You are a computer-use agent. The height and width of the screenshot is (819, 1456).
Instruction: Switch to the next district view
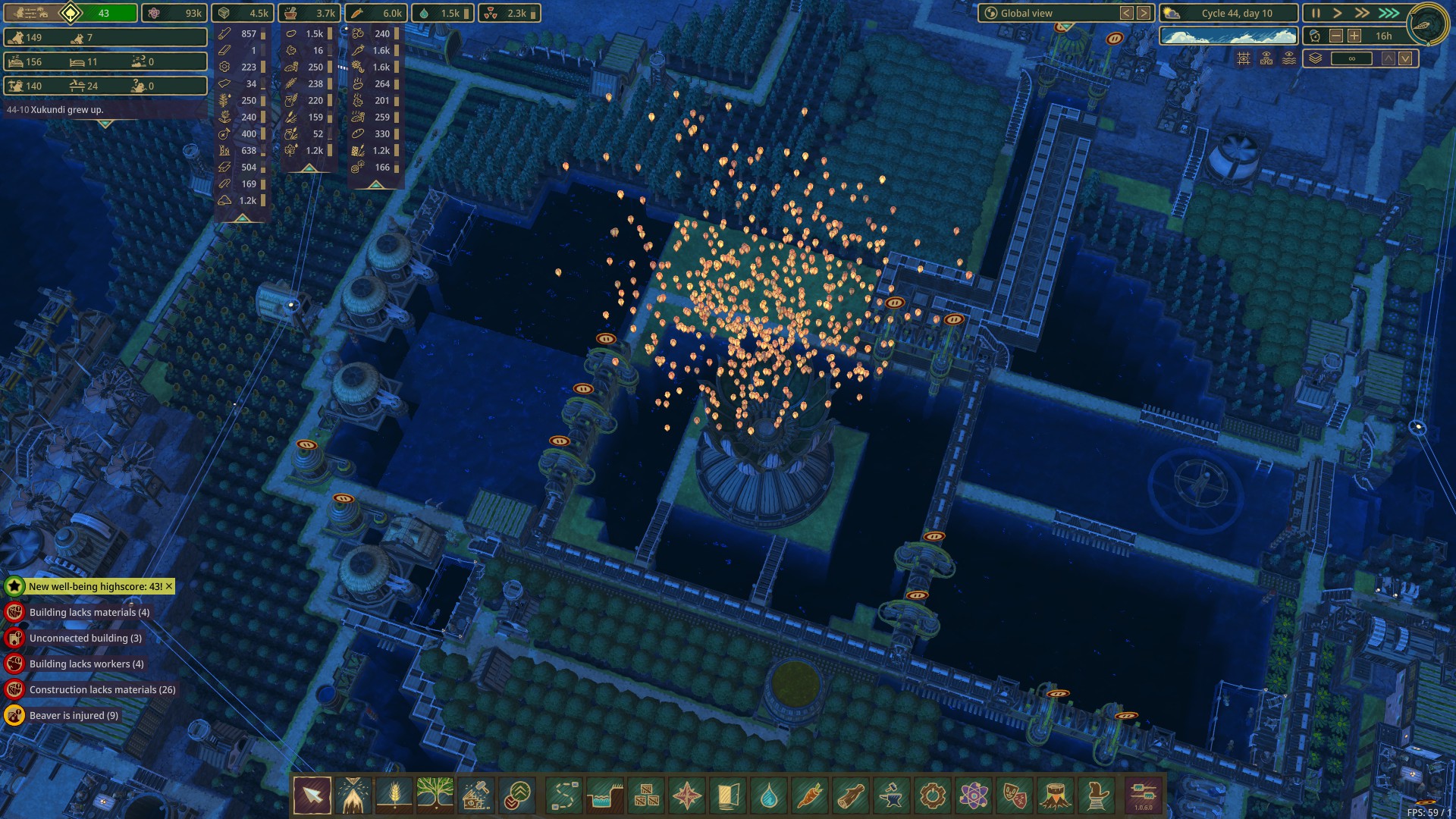(x=1144, y=13)
